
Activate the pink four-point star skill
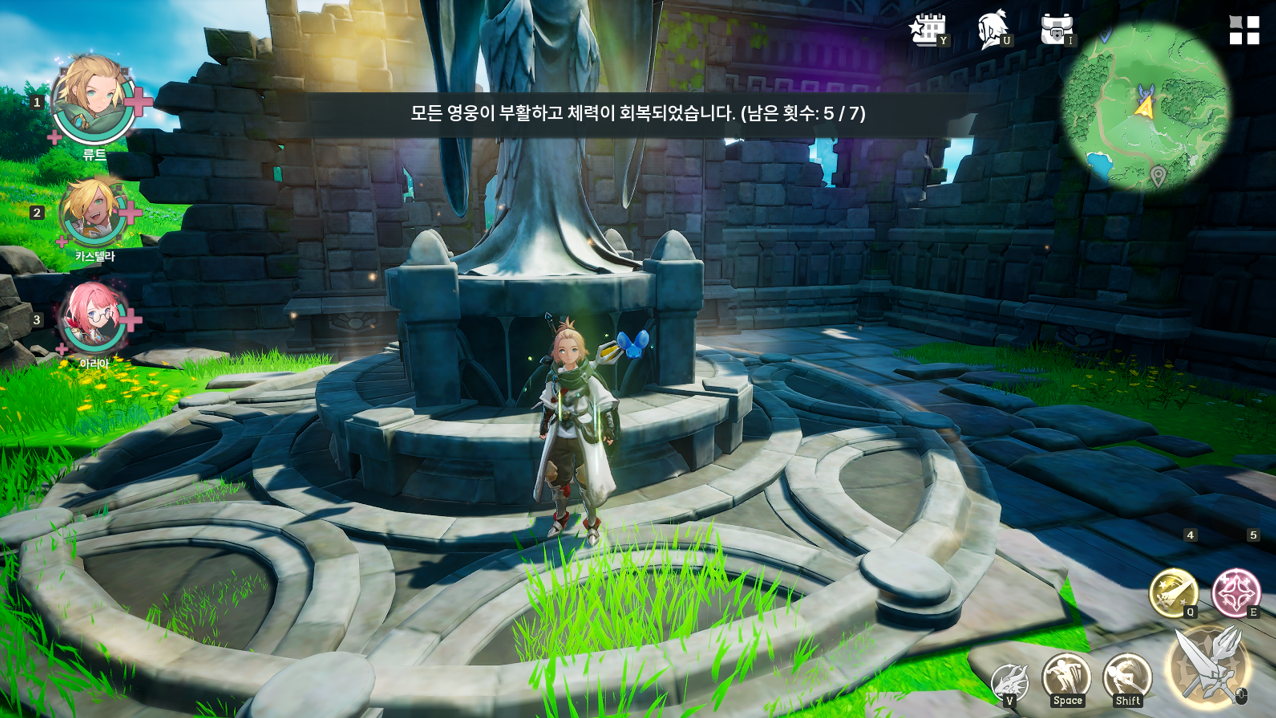tap(1236, 592)
